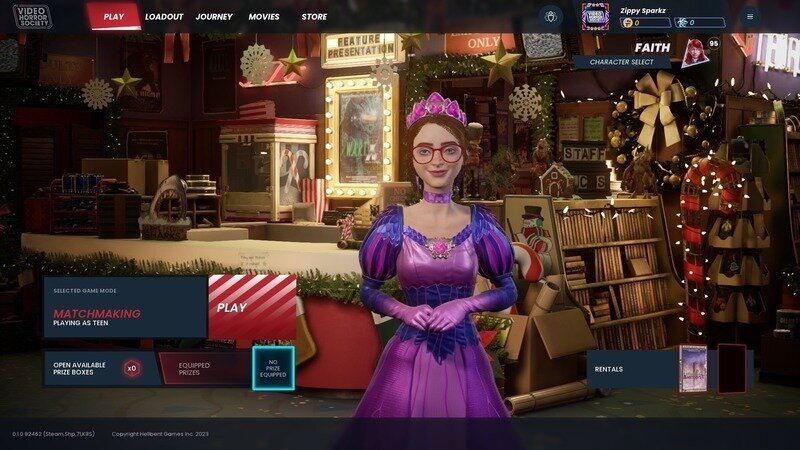Switch to the Play tab
The height and width of the screenshot is (450, 800).
click(113, 16)
